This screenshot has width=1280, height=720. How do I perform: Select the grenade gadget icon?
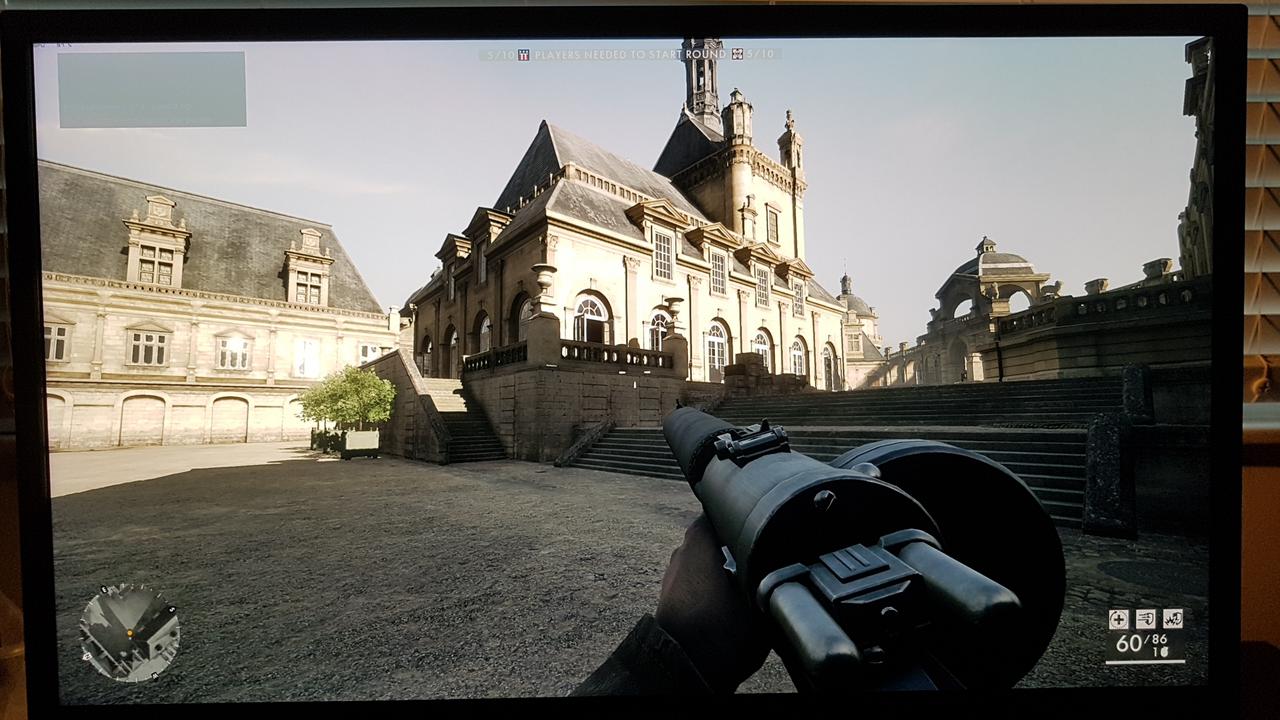click(1173, 619)
